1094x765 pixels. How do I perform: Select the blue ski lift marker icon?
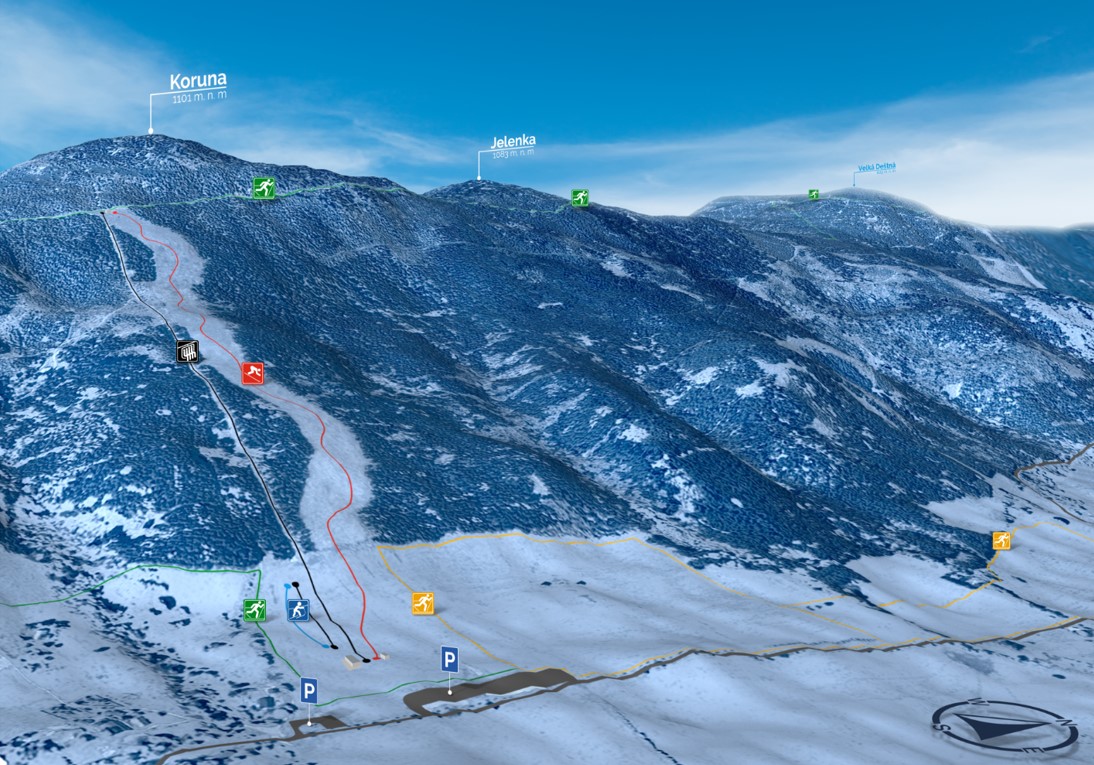tap(298, 610)
